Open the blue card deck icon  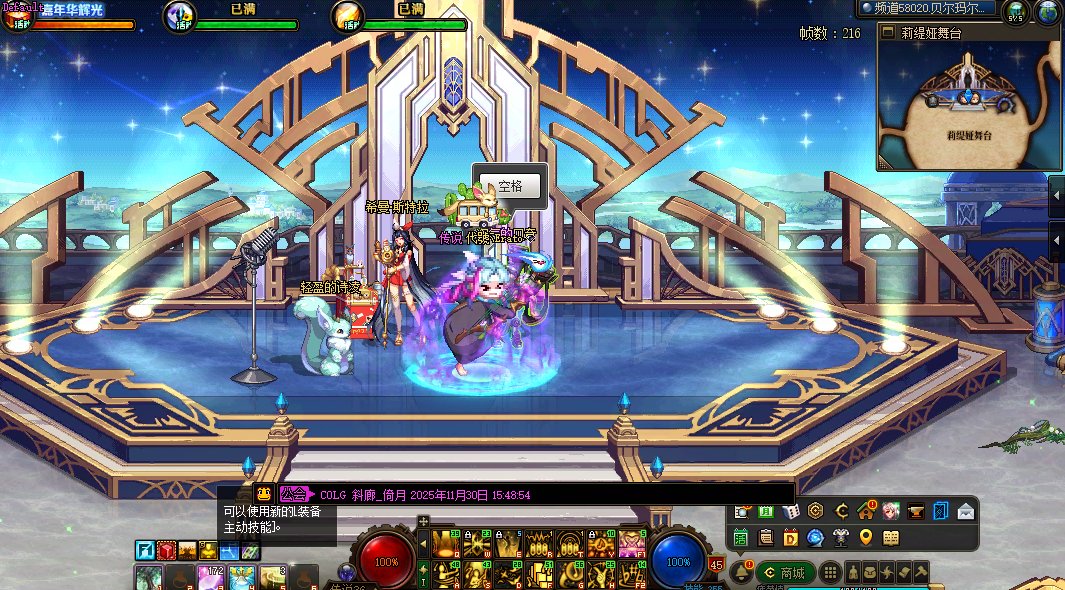tap(940, 512)
